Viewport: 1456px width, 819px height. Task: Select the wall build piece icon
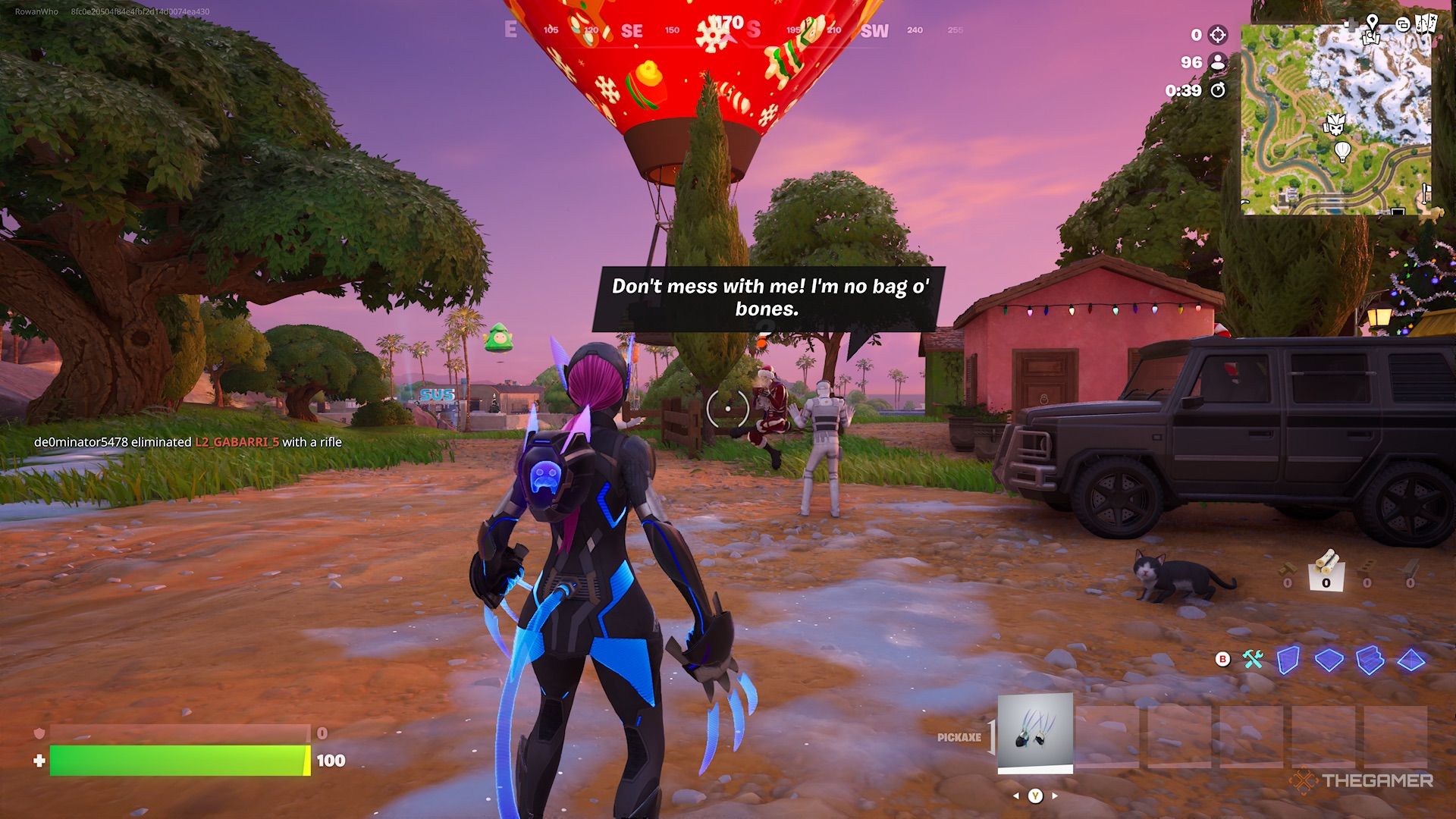[x=1289, y=660]
